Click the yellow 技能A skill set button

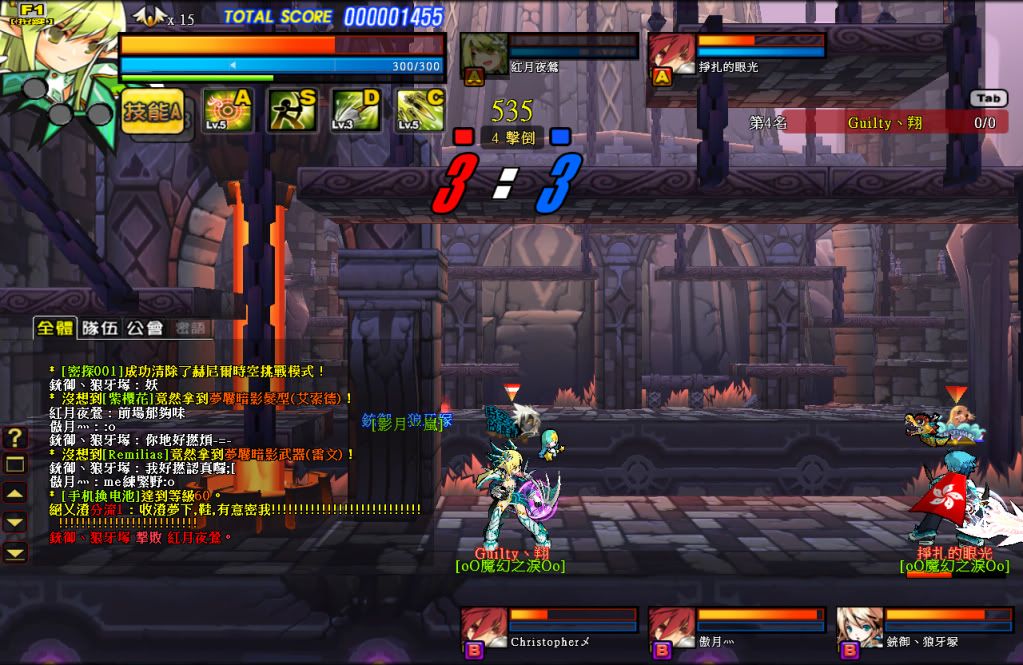153,110
